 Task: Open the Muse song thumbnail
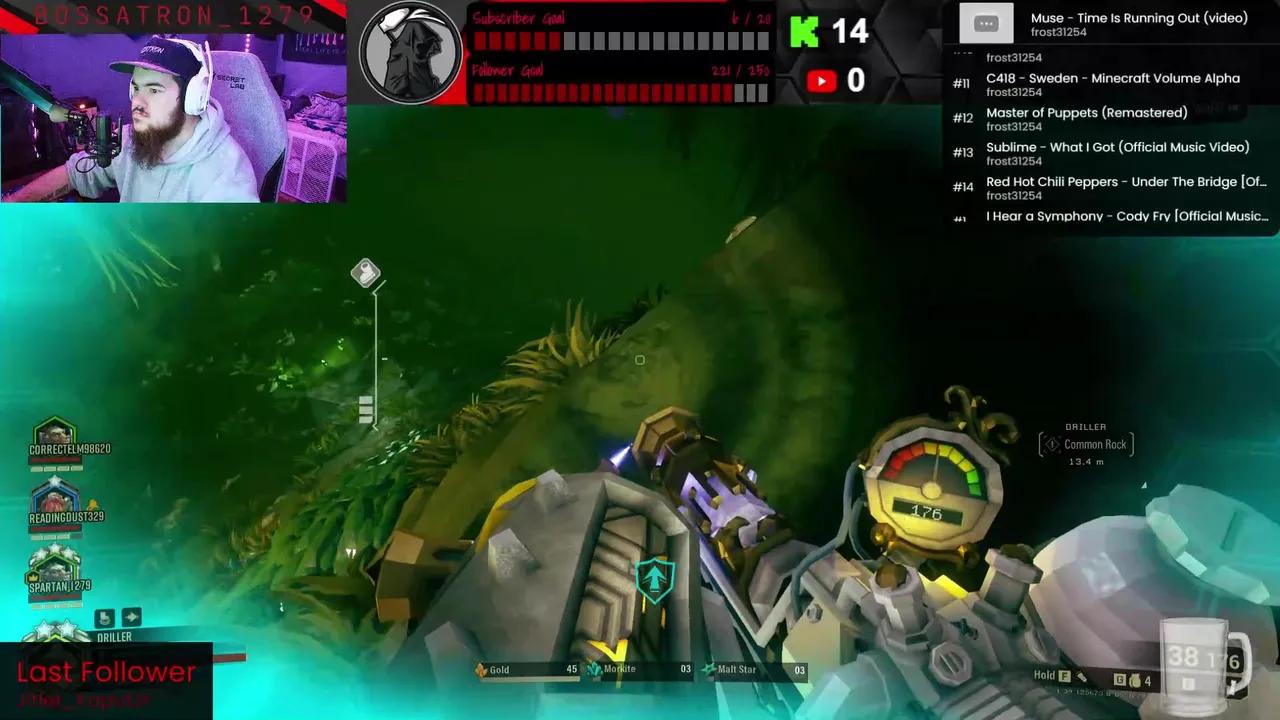pos(986,22)
